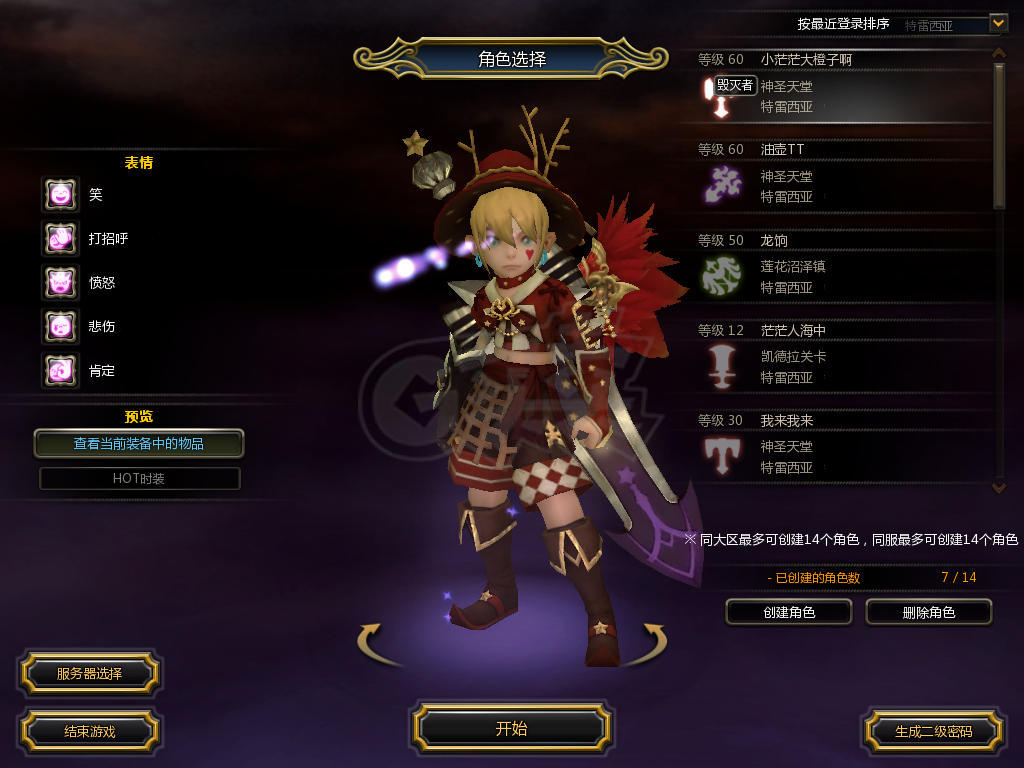Choose the 悲伤 sad expression
The height and width of the screenshot is (768, 1024).
(x=60, y=326)
